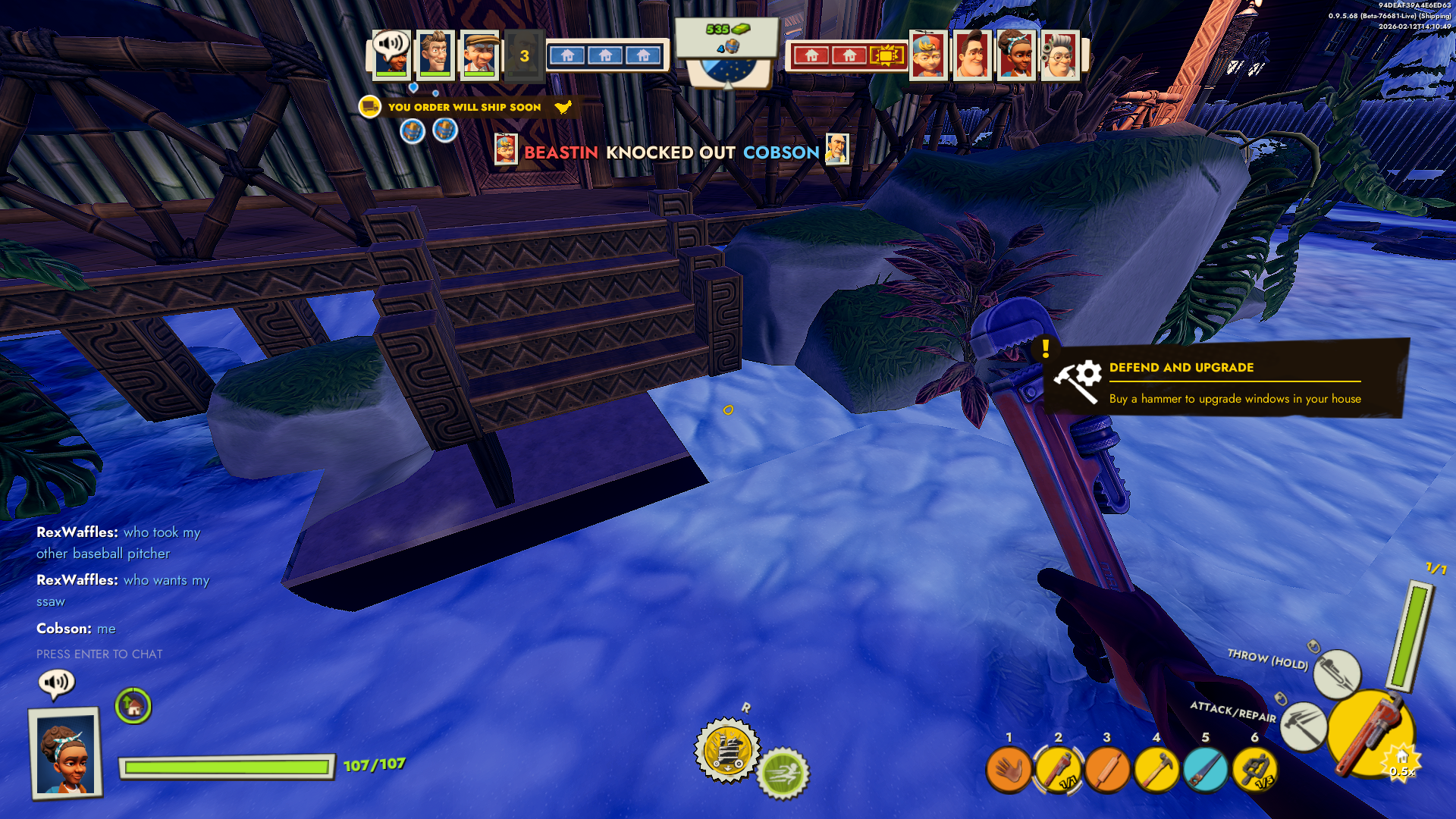This screenshot has height=819, width=1456.
Task: Switch to the hand saw slot
Action: pyautogui.click(x=1205, y=770)
